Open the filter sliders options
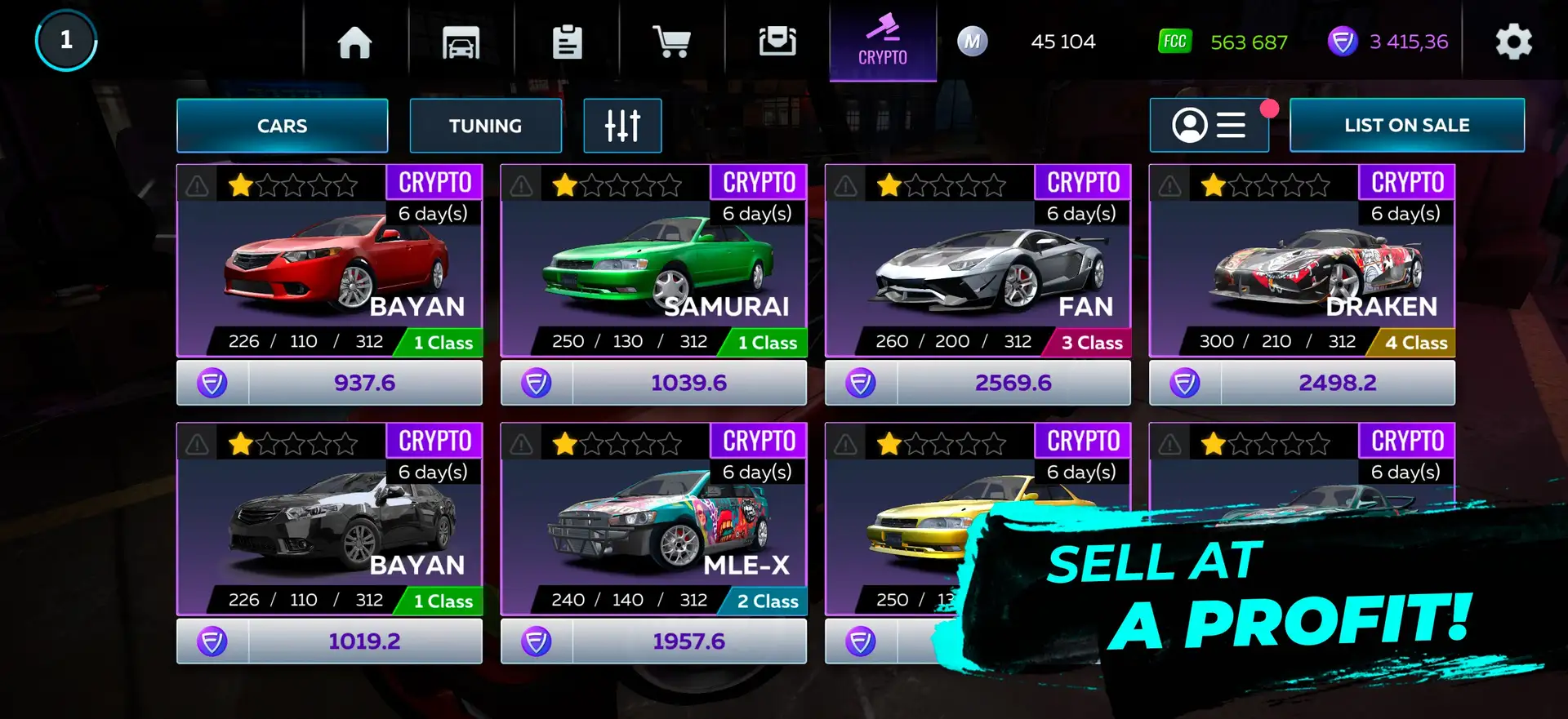This screenshot has height=719, width=1568. (x=622, y=126)
